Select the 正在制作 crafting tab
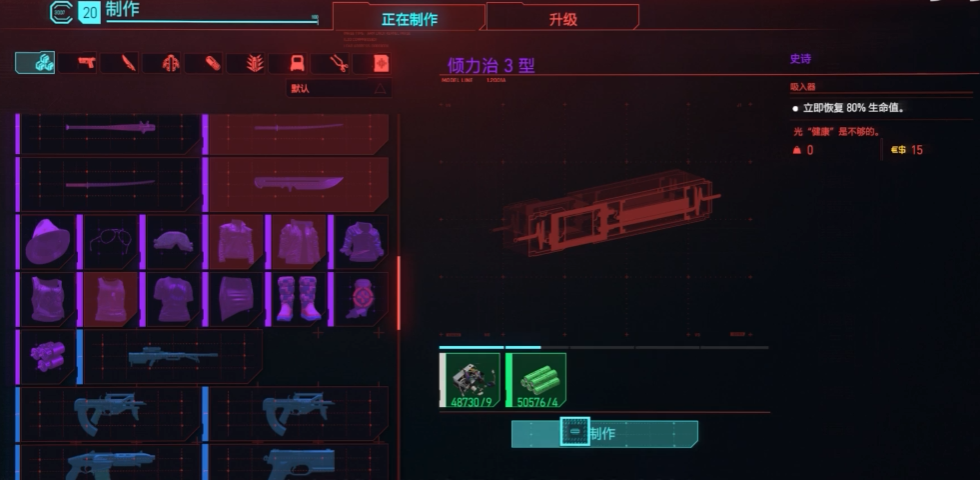 [x=409, y=18]
